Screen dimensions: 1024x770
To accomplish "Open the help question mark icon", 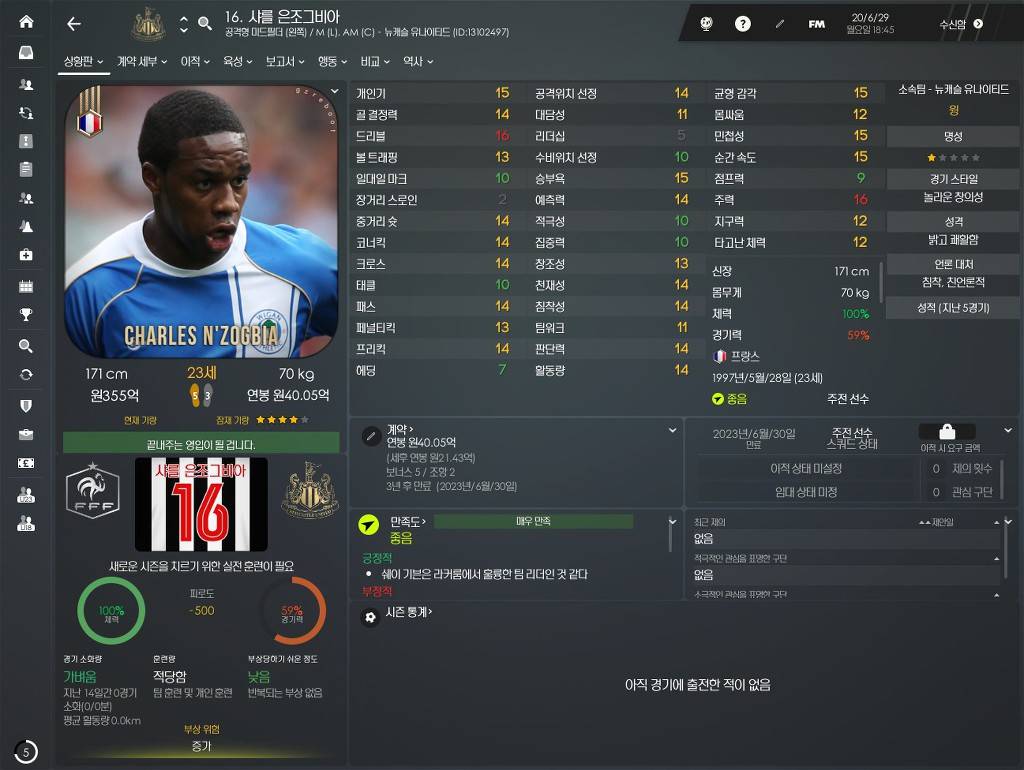I will click(743, 24).
